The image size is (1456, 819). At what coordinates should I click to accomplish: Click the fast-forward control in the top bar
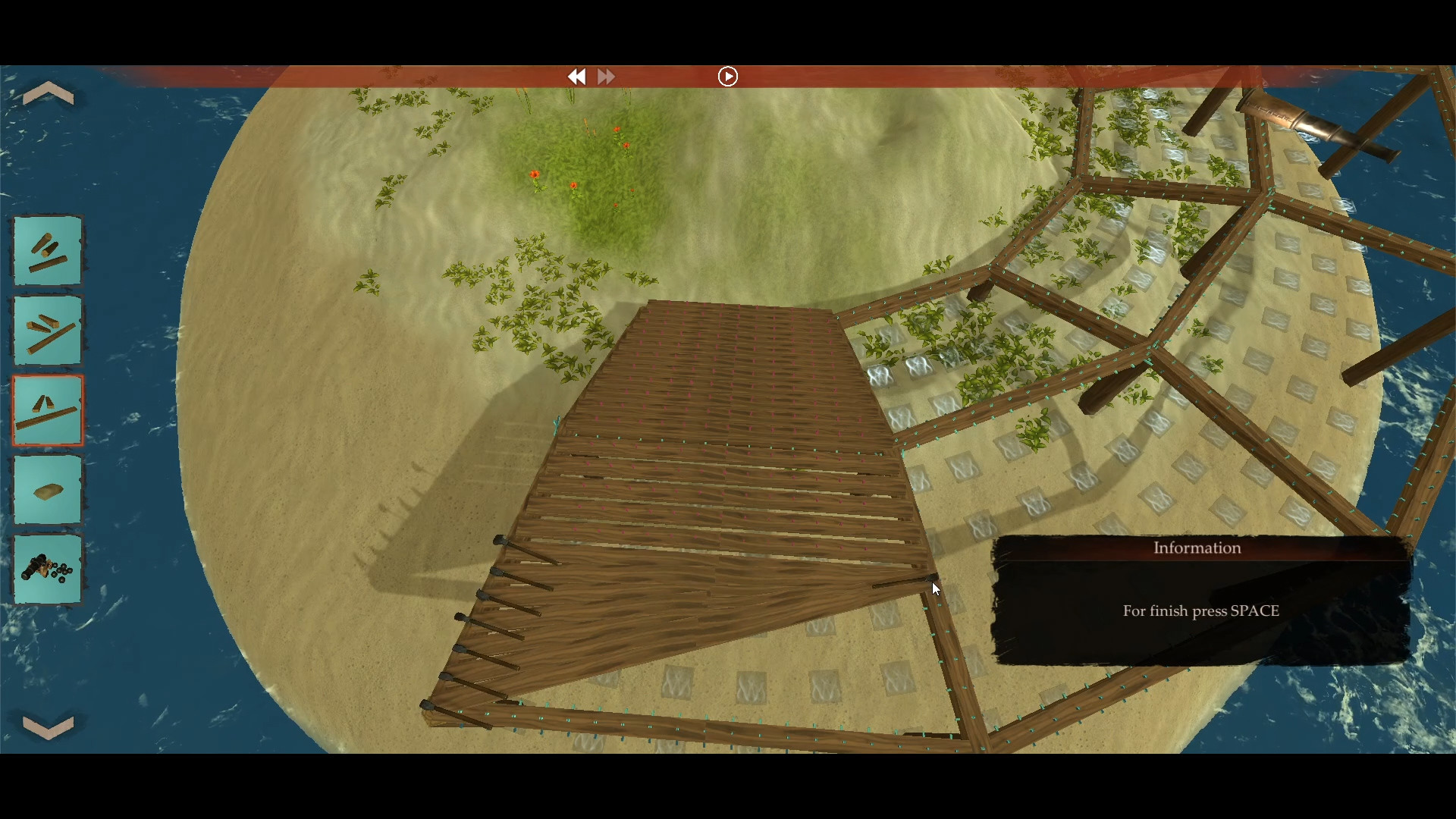pyautogui.click(x=606, y=76)
